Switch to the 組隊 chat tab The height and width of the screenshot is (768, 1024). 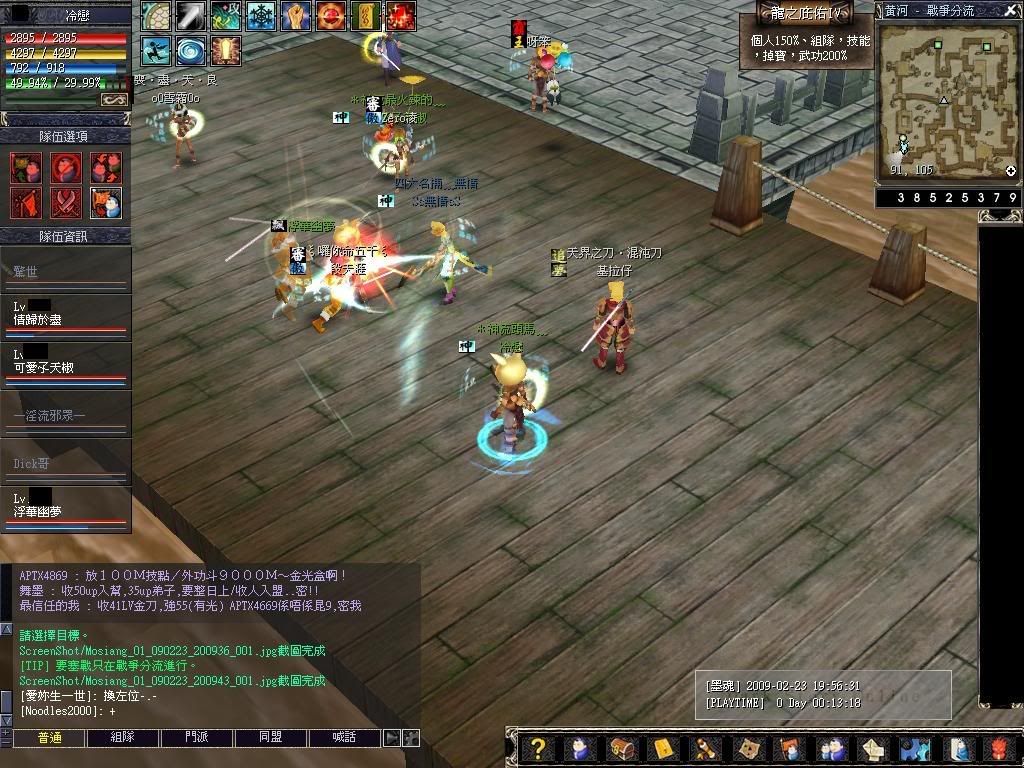(123, 738)
